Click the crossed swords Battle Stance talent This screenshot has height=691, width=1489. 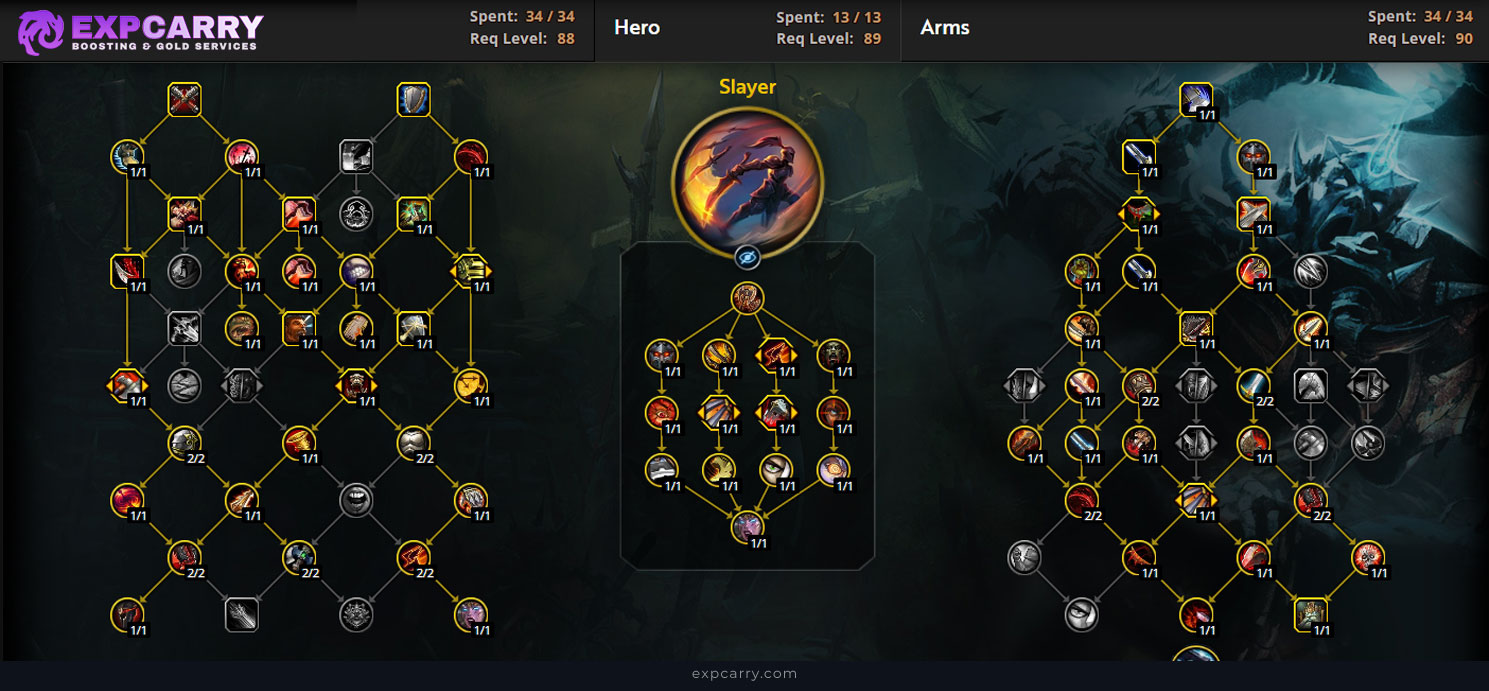click(x=185, y=99)
